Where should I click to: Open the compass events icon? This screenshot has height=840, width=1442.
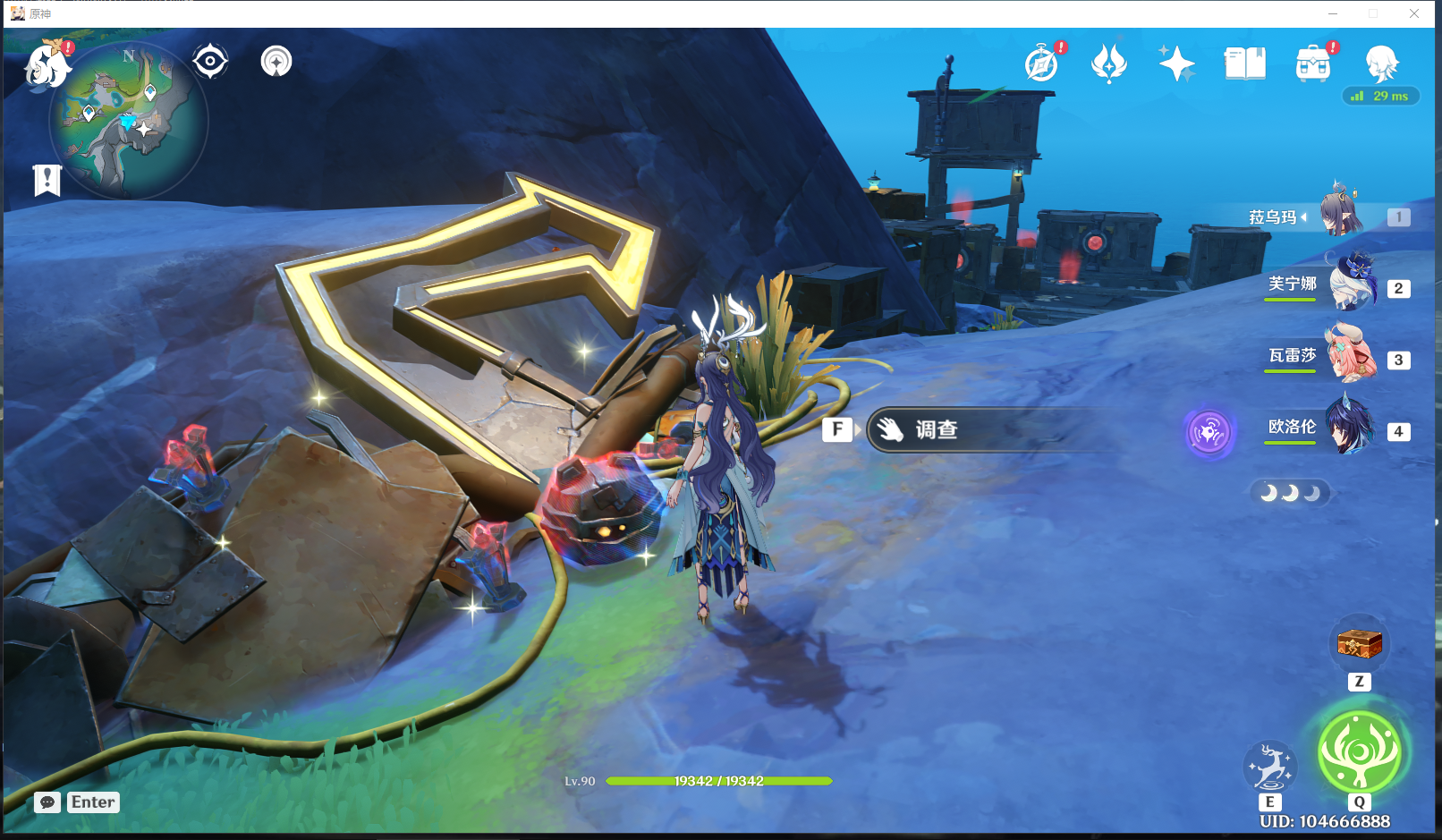tap(1042, 64)
